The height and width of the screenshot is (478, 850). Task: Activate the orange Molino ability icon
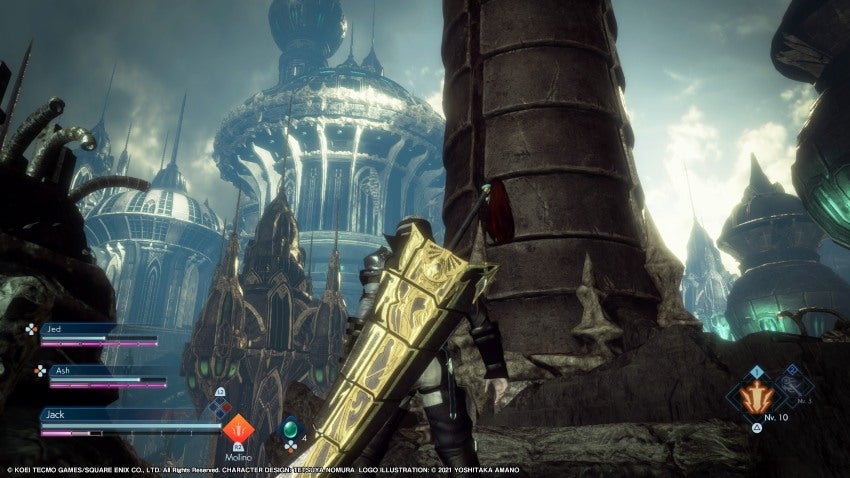coord(238,429)
